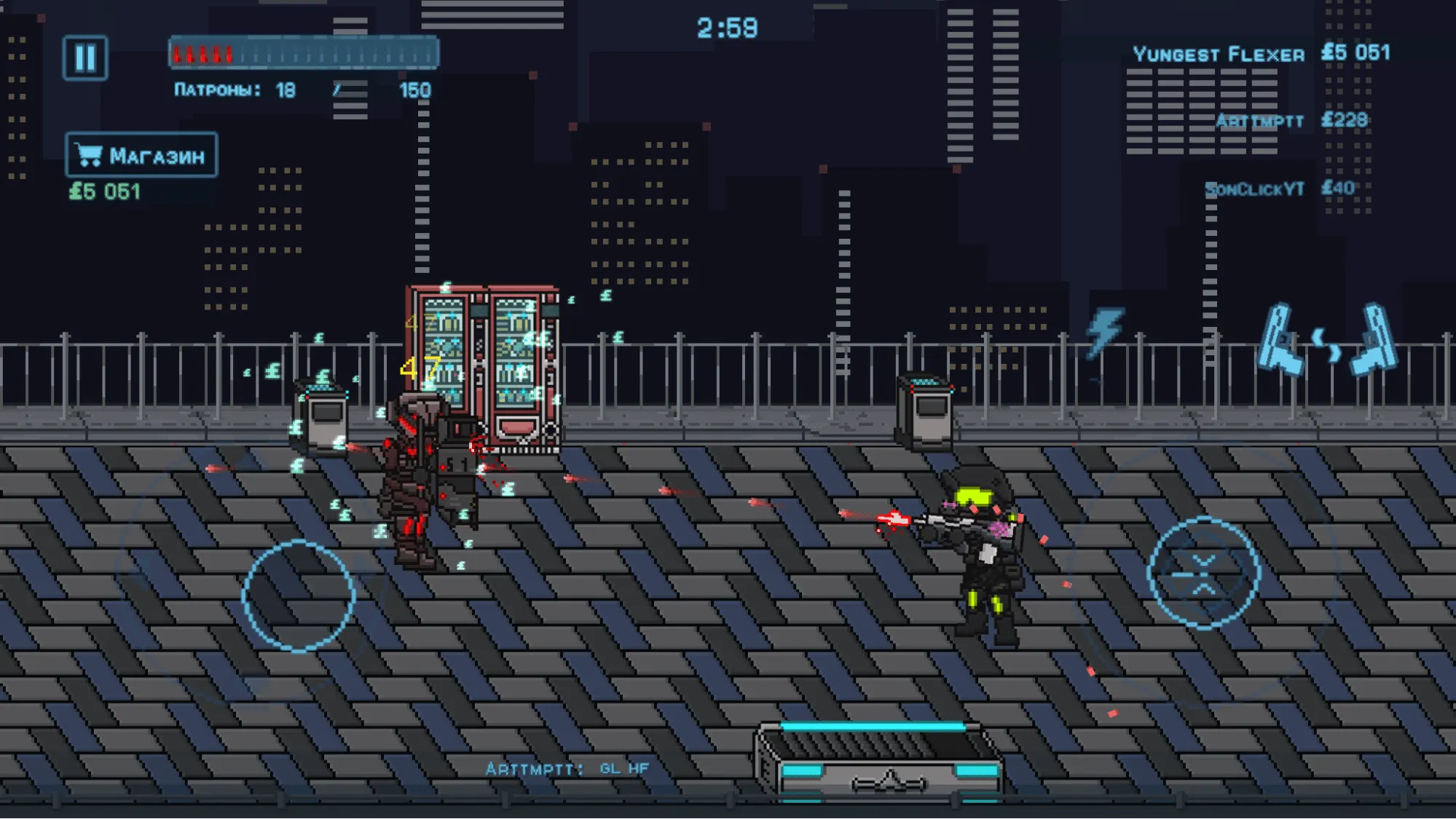Click the £5 051 money total below Магазин

(x=104, y=191)
